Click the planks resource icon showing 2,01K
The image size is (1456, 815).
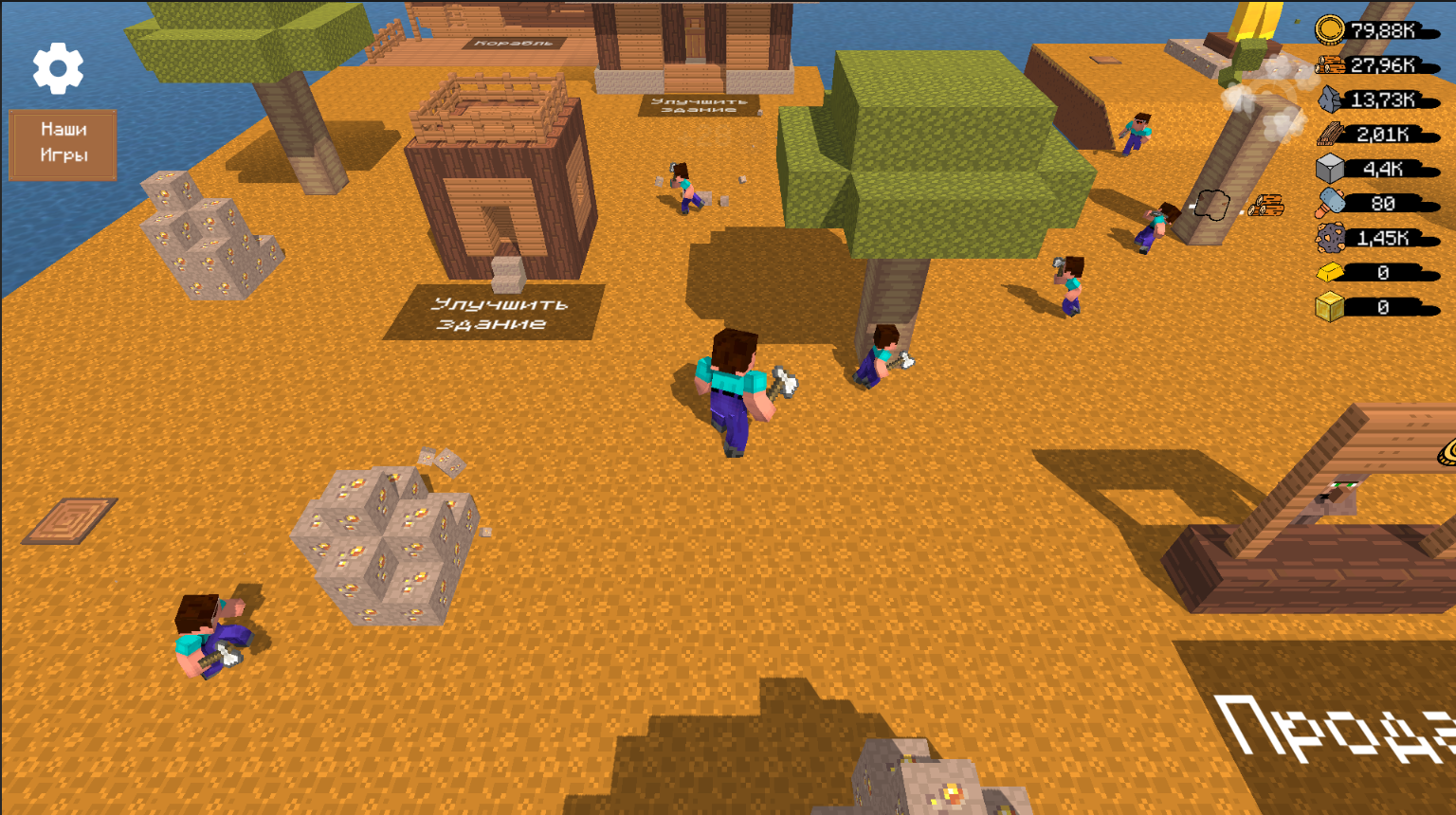(1332, 134)
